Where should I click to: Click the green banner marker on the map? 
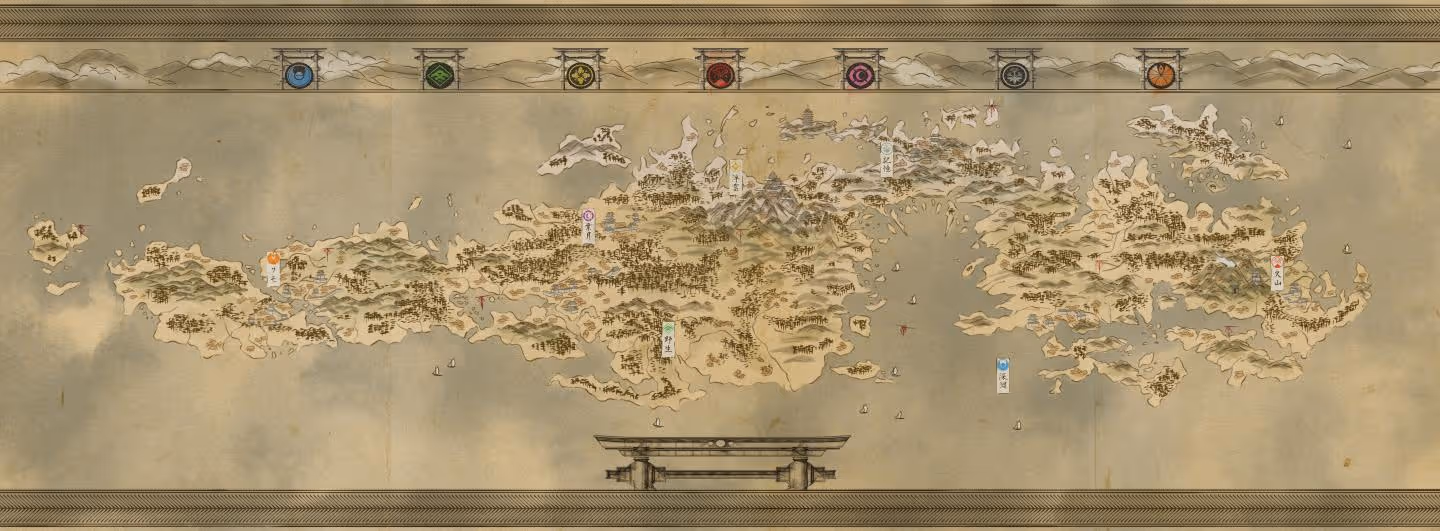[668, 339]
